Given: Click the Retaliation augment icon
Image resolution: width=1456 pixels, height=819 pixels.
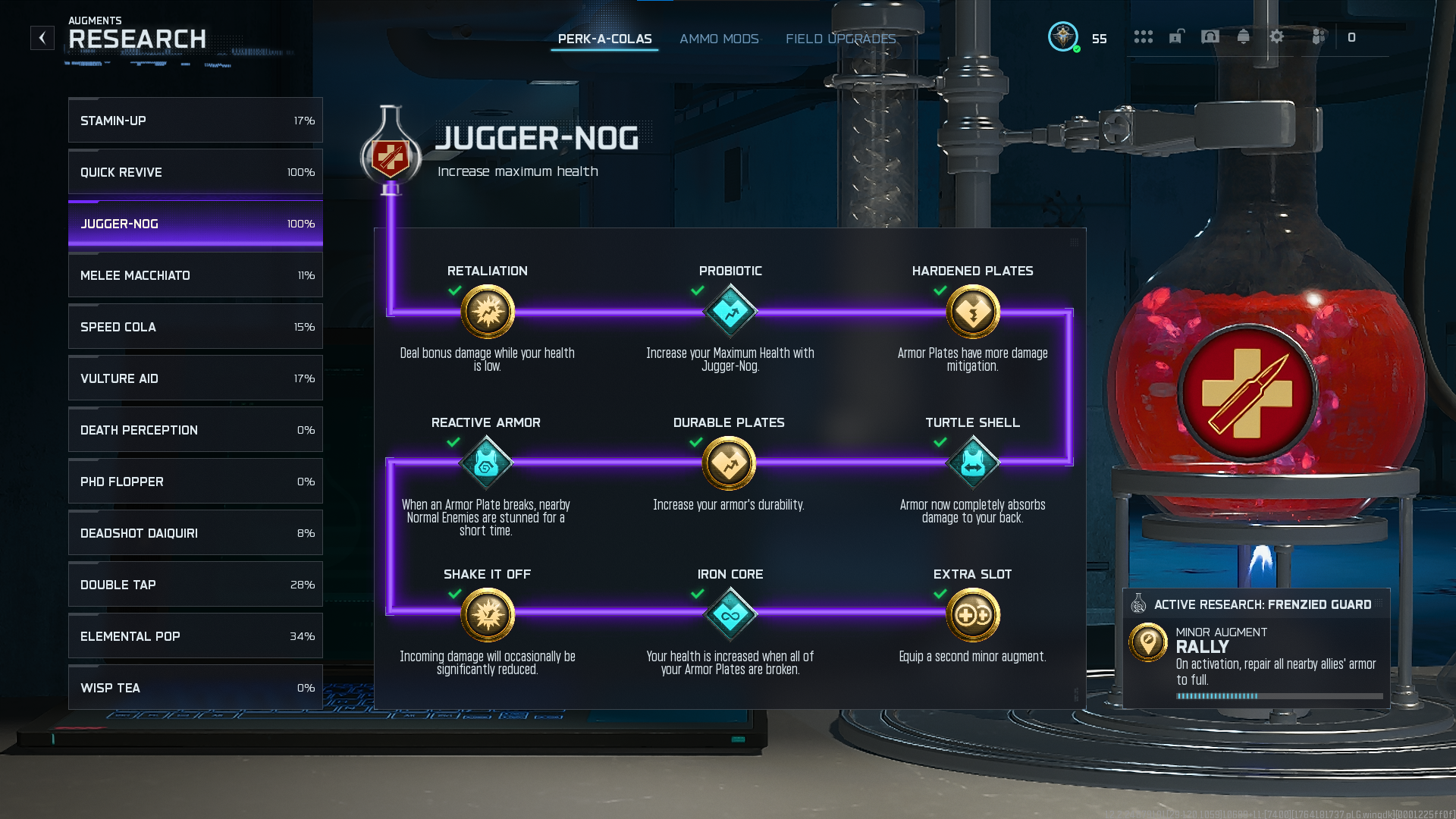Looking at the screenshot, I should pyautogui.click(x=488, y=312).
